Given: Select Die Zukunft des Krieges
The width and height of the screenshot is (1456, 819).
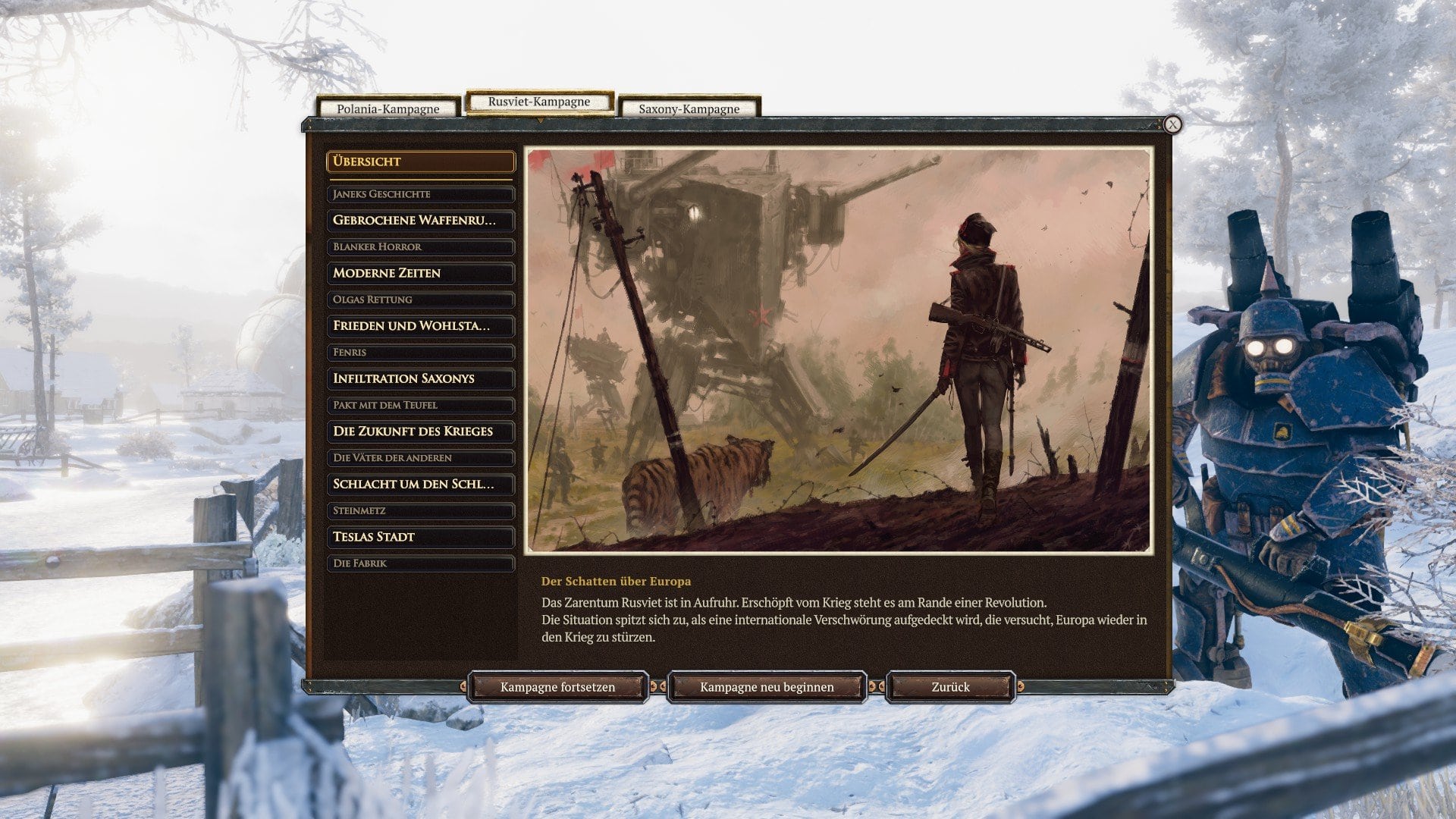Looking at the screenshot, I should pyautogui.click(x=420, y=431).
